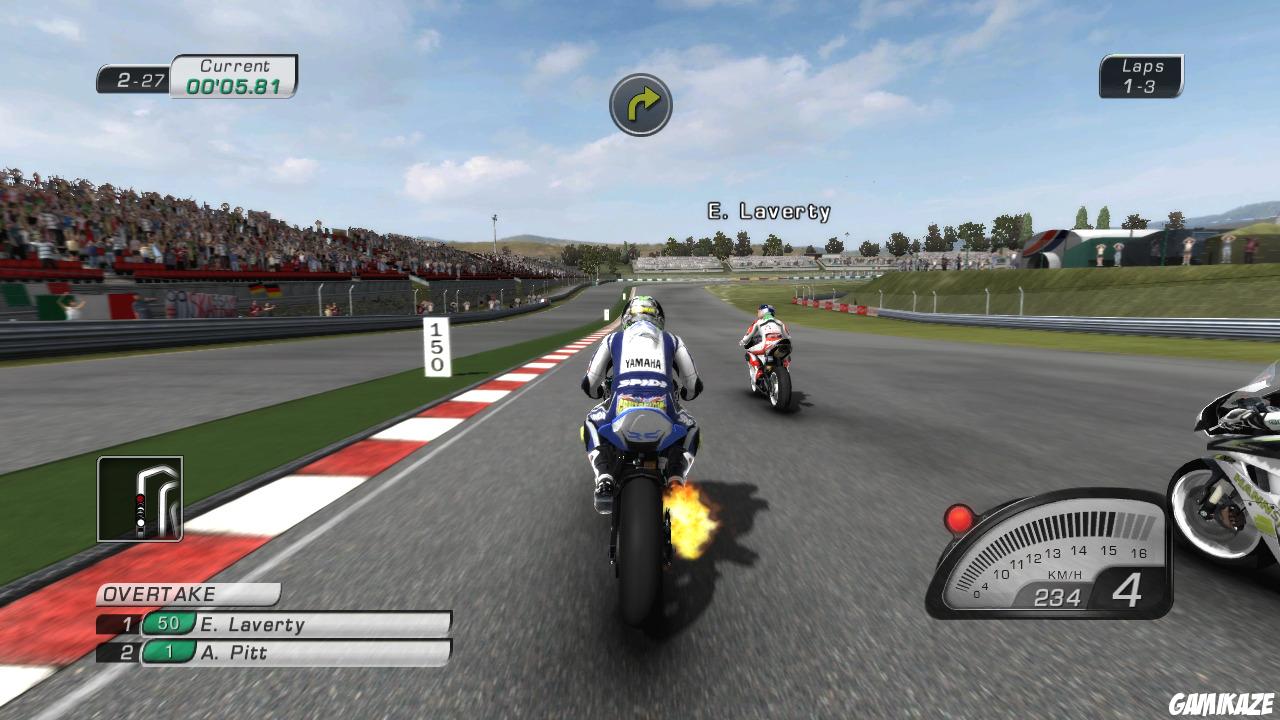Click the right turn direction arrow icon
1280x720 pixels.
point(640,104)
